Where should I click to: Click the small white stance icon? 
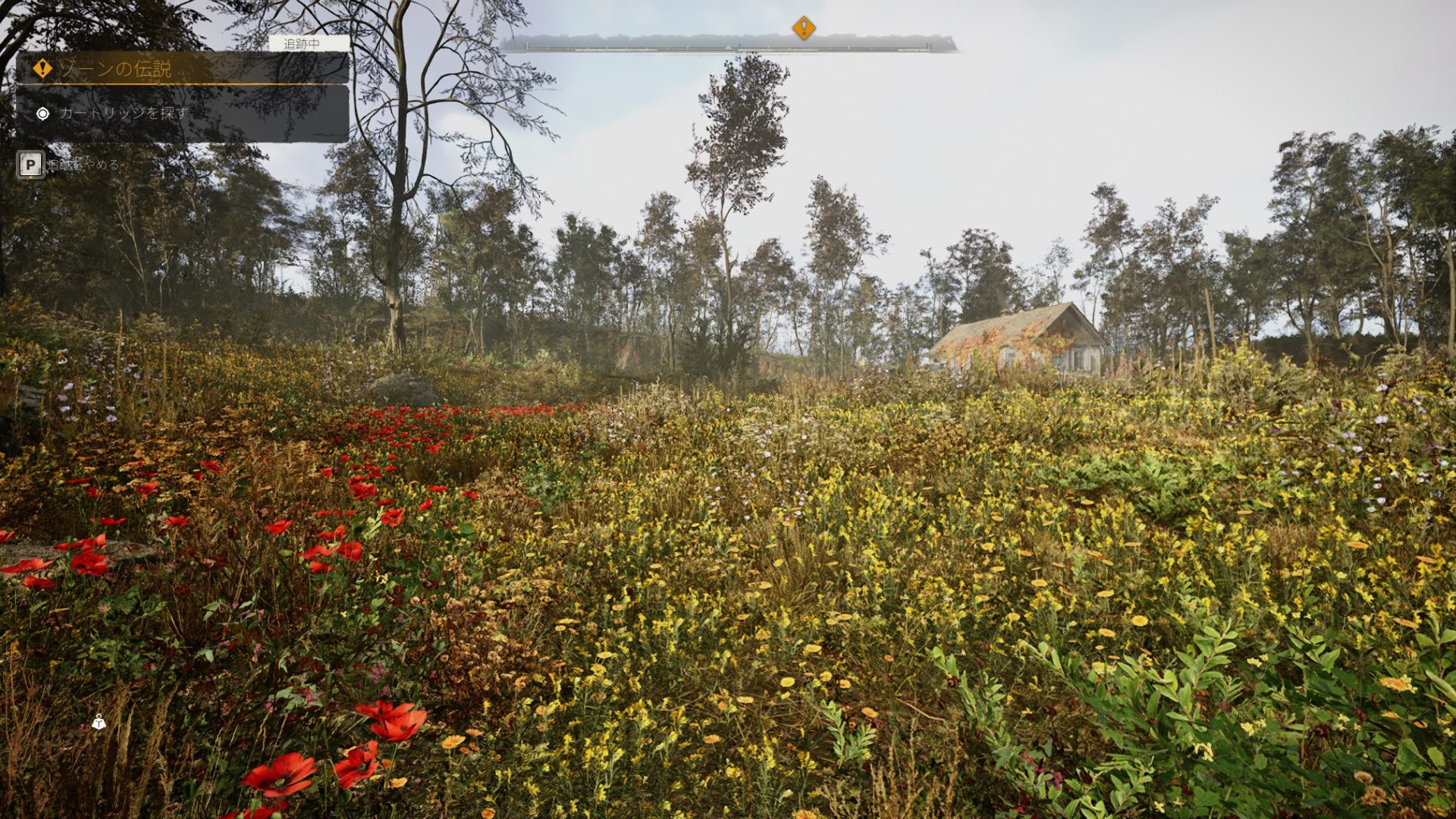[x=98, y=722]
